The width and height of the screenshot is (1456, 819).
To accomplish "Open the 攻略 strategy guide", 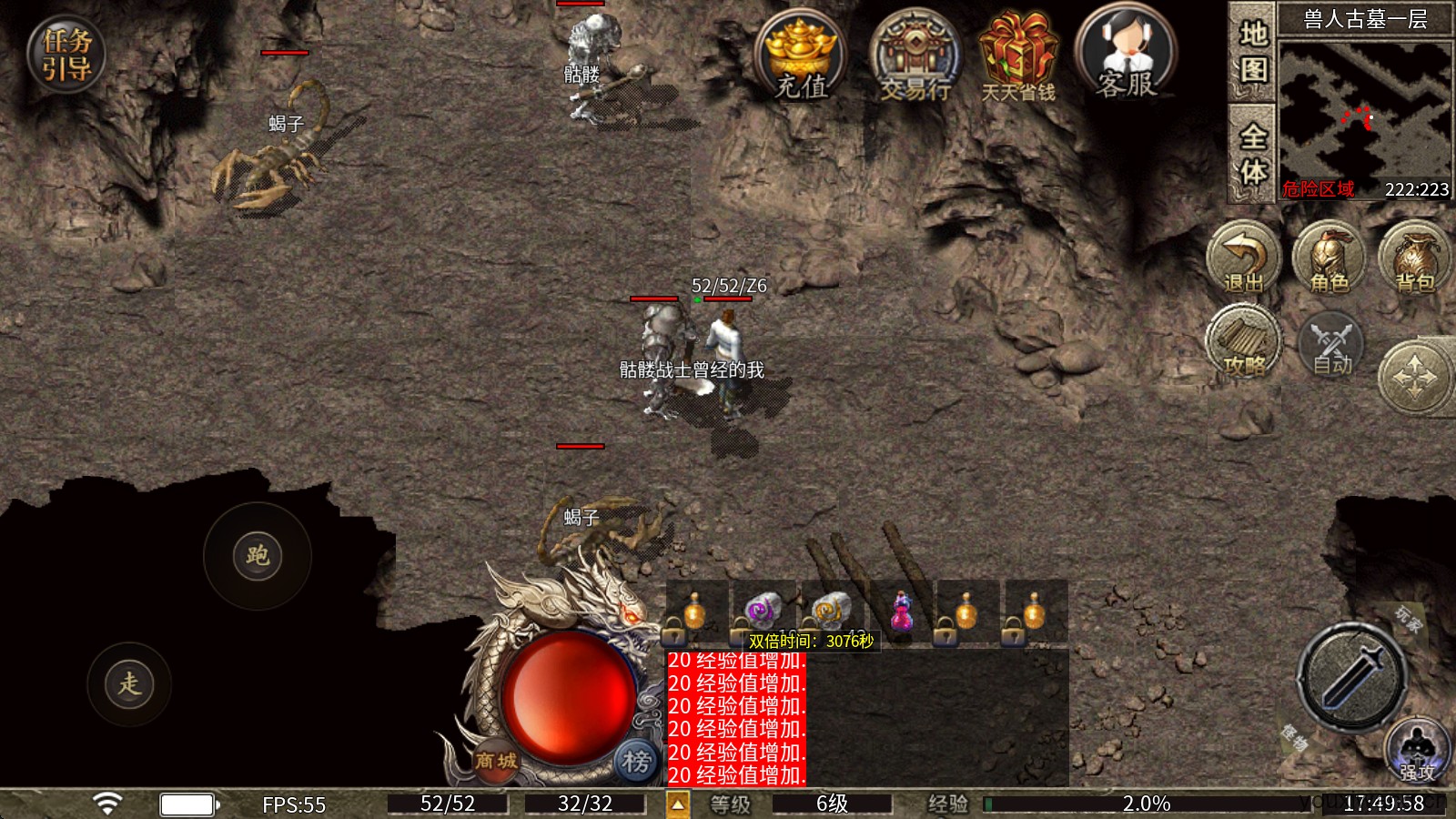I will [x=1243, y=342].
